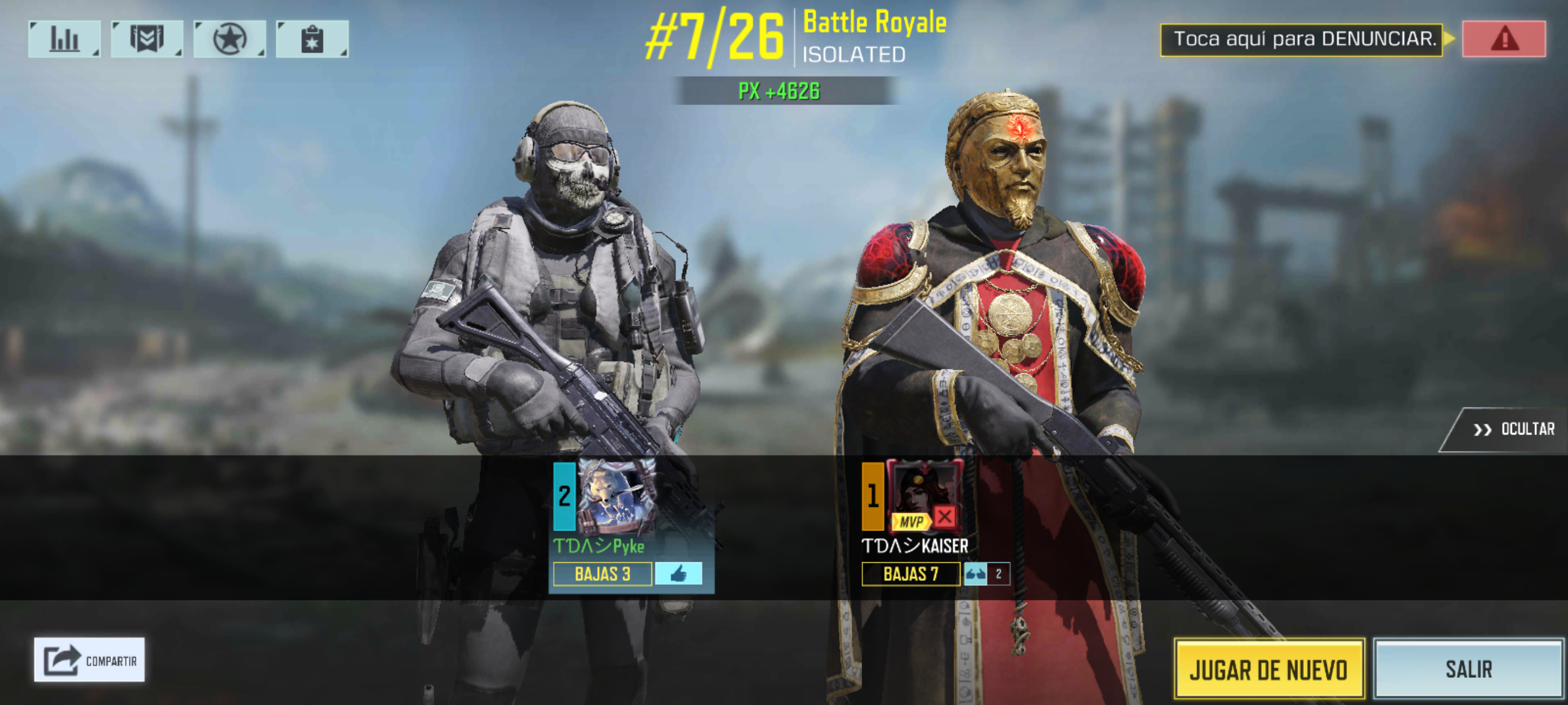Image resolution: width=1568 pixels, height=705 pixels.
Task: Open the bar chart statistics tab
Action: pyautogui.click(x=64, y=39)
